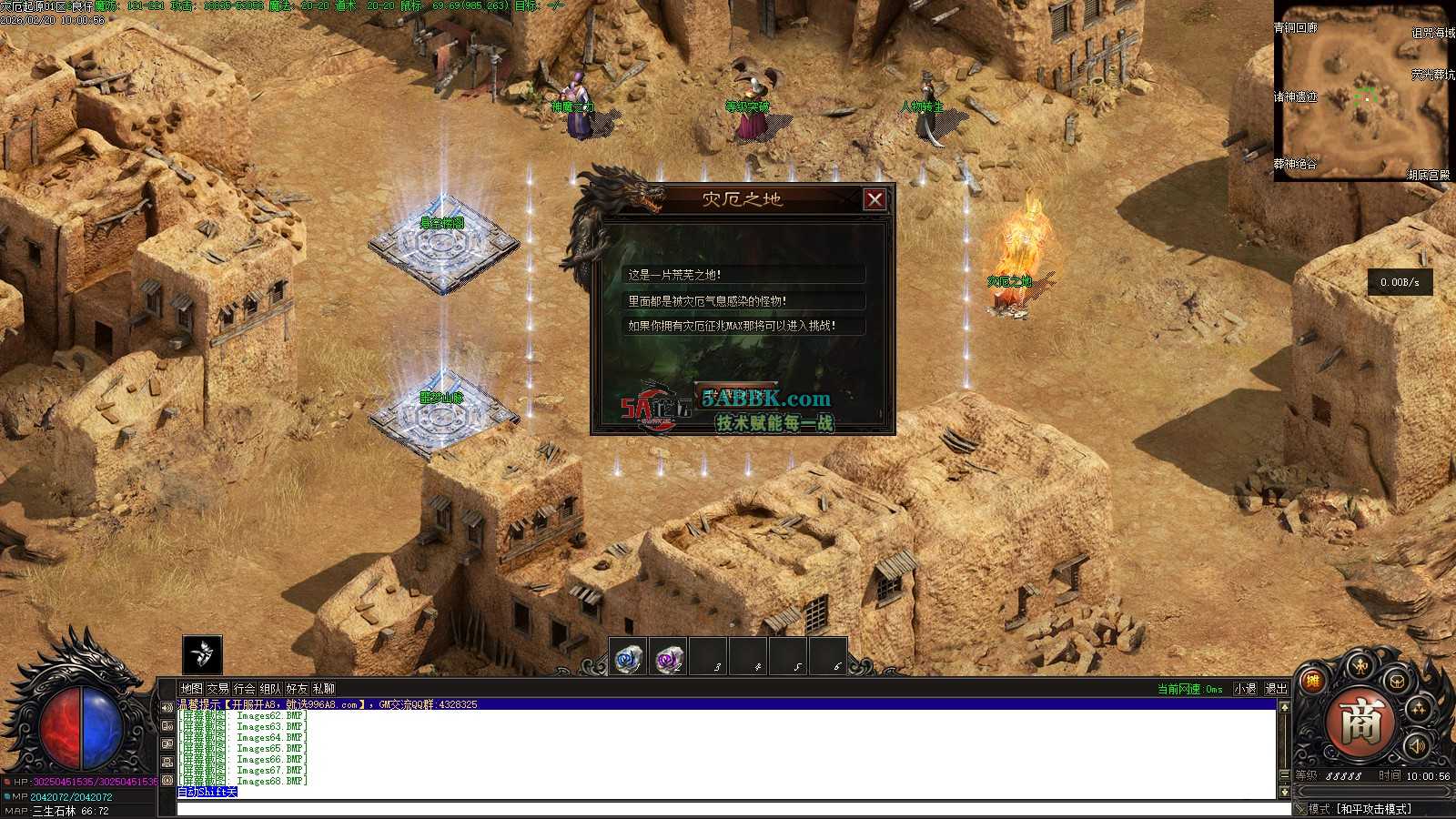Show the 好友 friends tab
The width and height of the screenshot is (1456, 819).
coord(297,689)
